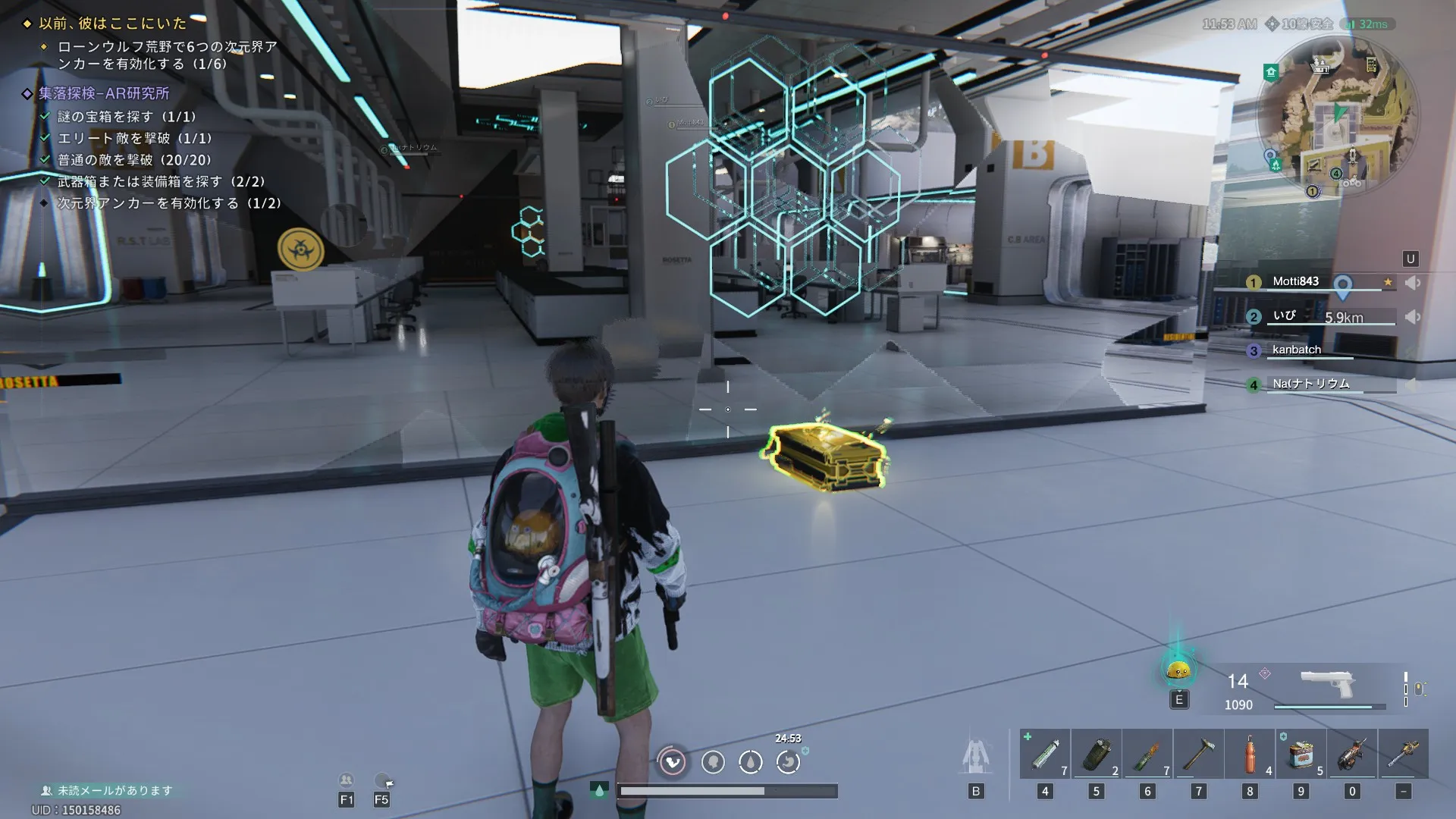Select the green grenade hotbar slot
The image size is (1456, 819).
point(1097,755)
